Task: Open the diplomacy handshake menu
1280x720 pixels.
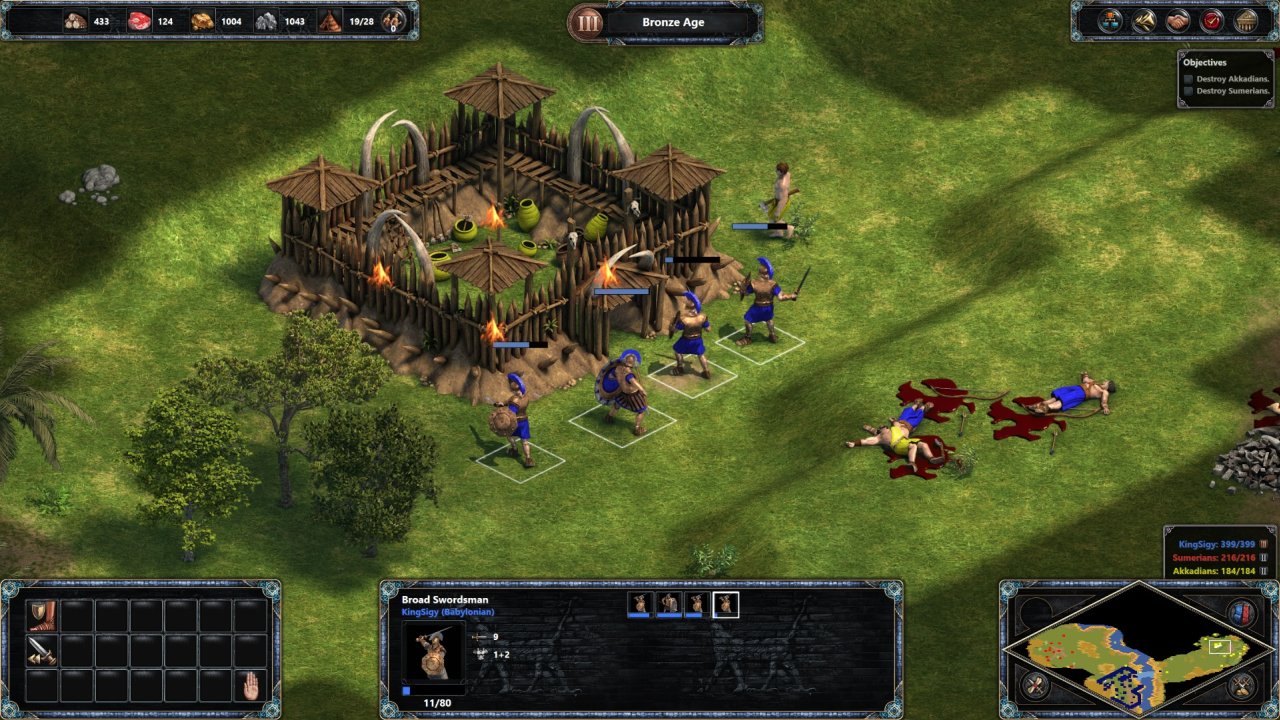Action: pos(1177,20)
